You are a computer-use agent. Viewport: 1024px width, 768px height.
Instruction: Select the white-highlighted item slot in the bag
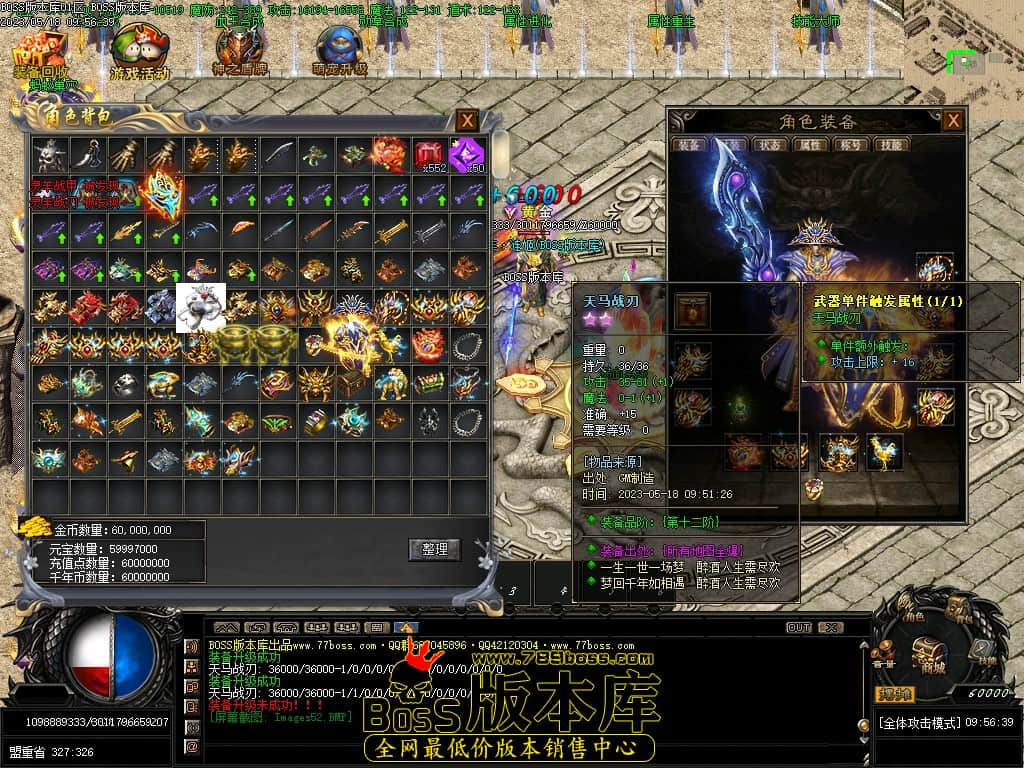[201, 307]
